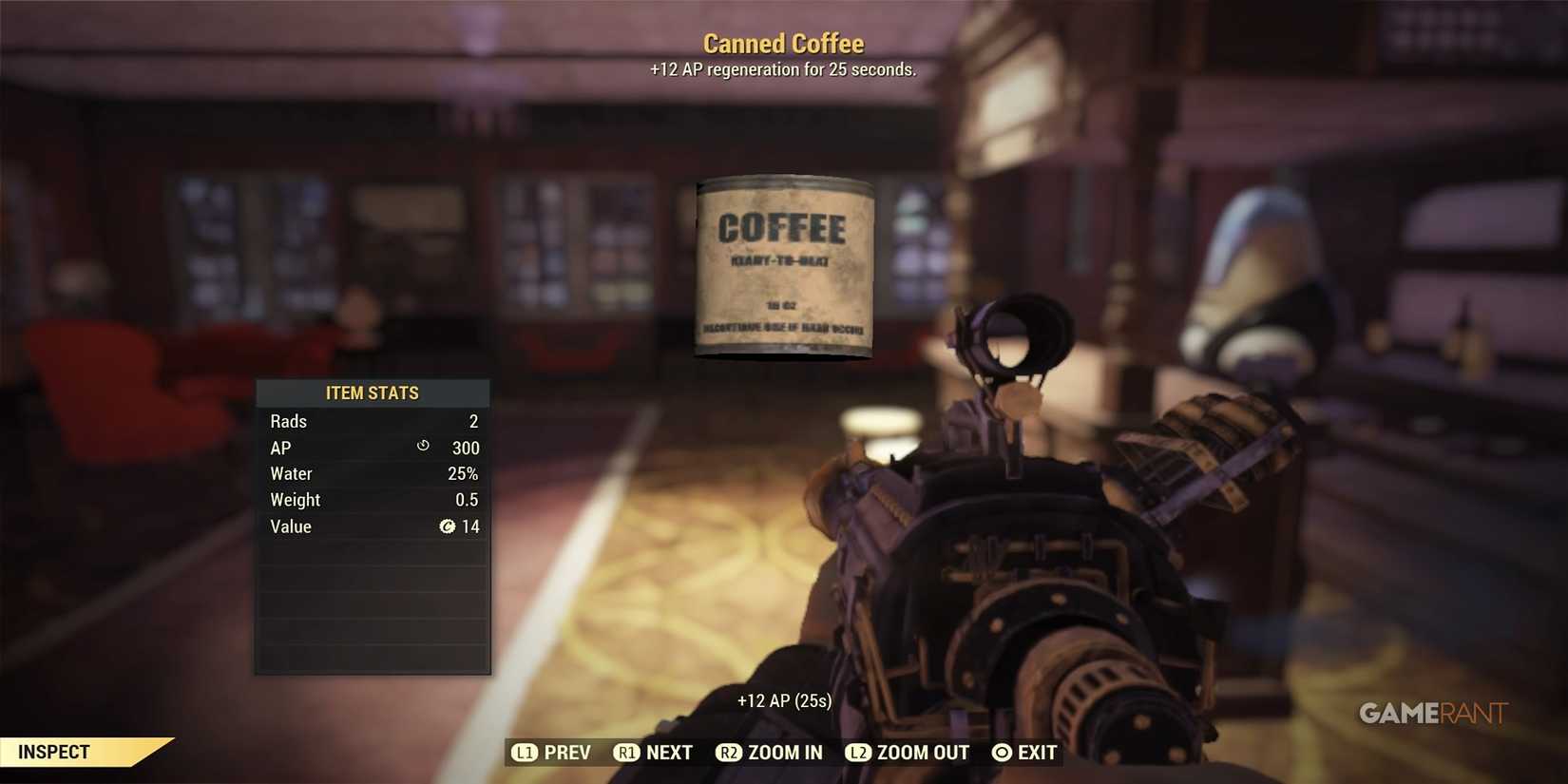Select the Rads stat row
1568x784 pixels.
tap(373, 421)
